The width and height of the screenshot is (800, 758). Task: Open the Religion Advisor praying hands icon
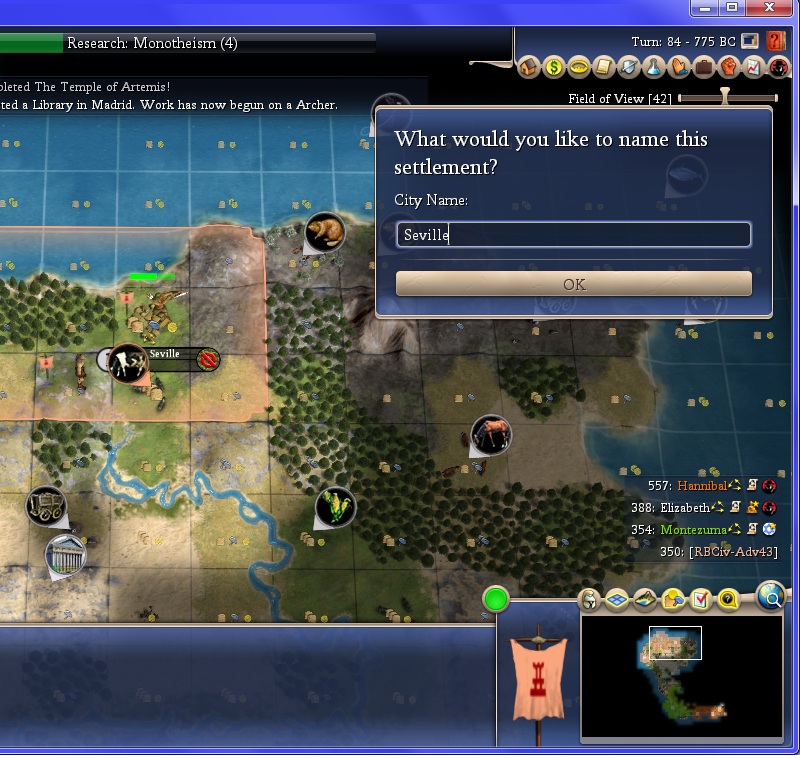pyautogui.click(x=679, y=68)
